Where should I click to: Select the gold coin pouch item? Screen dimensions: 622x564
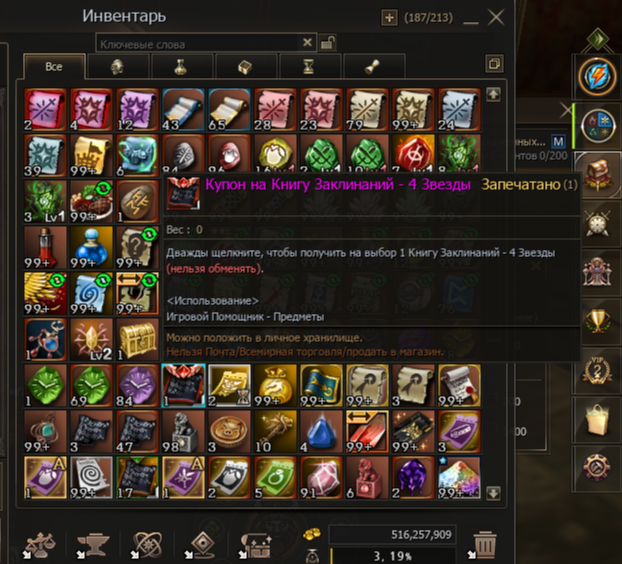click(274, 383)
